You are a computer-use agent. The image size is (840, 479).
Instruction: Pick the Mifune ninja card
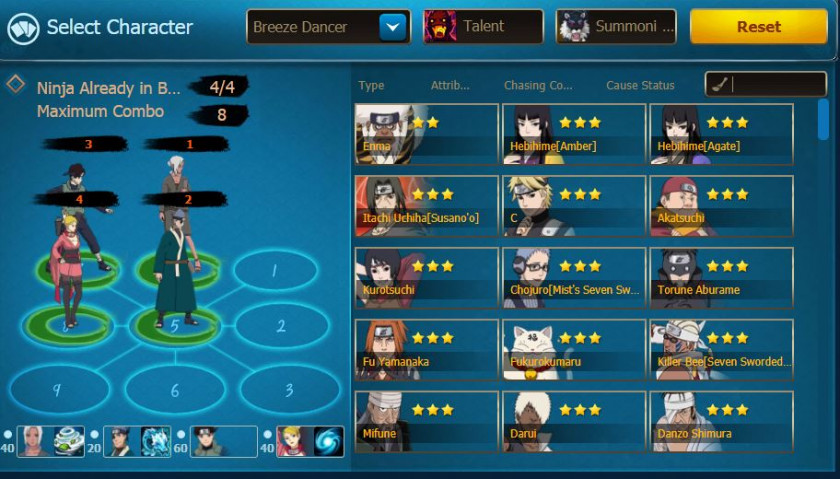point(427,421)
